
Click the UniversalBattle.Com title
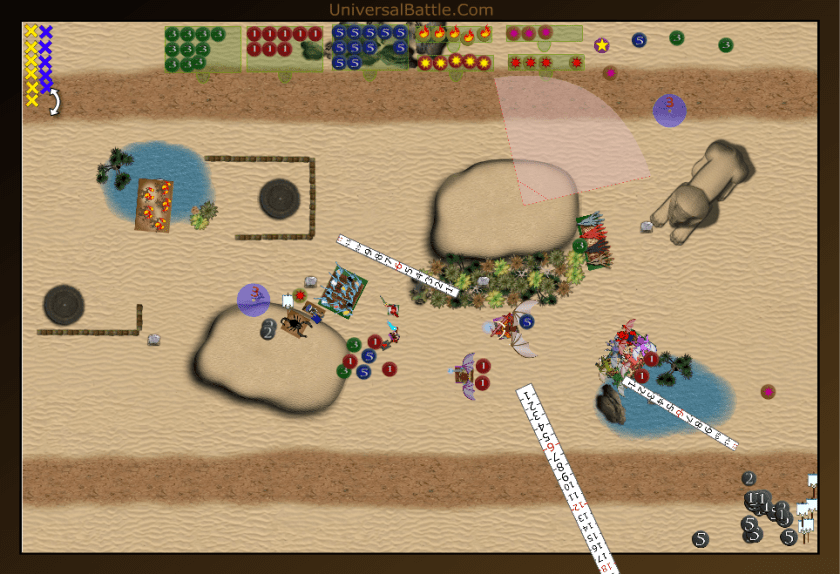point(411,10)
